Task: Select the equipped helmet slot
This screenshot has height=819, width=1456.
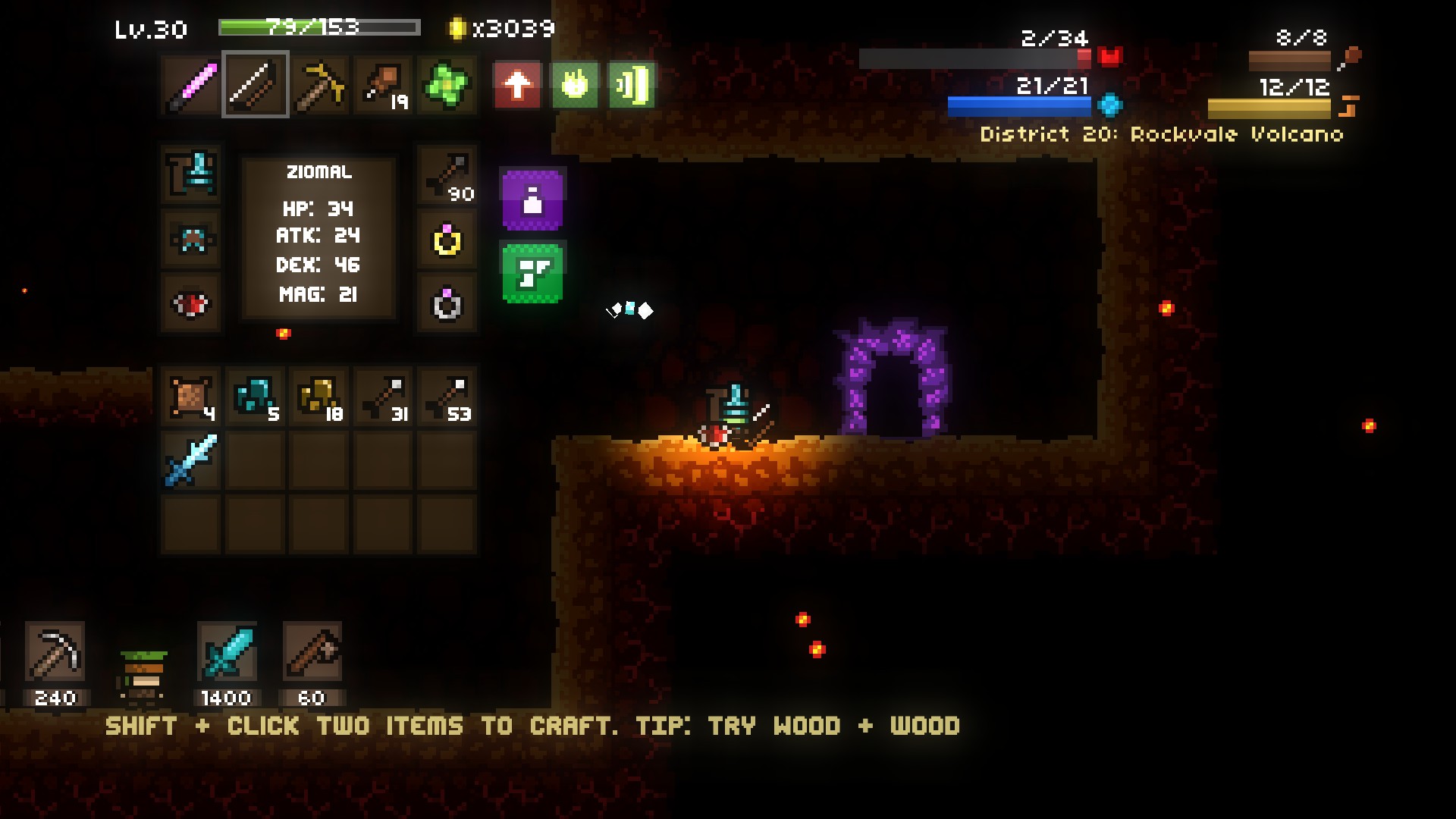Action: (x=192, y=174)
